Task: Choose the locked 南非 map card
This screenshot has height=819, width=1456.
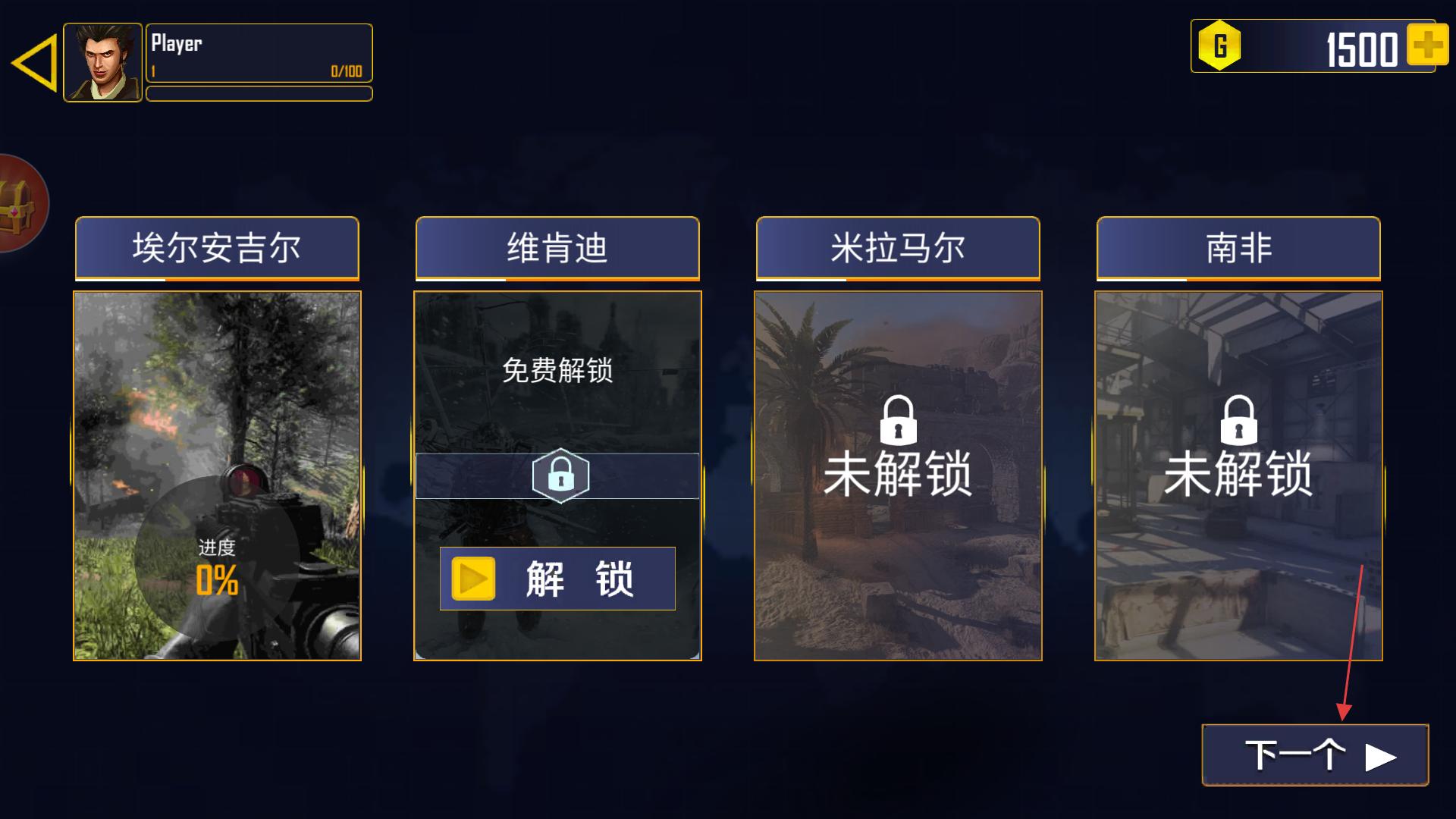Action: 1238,475
